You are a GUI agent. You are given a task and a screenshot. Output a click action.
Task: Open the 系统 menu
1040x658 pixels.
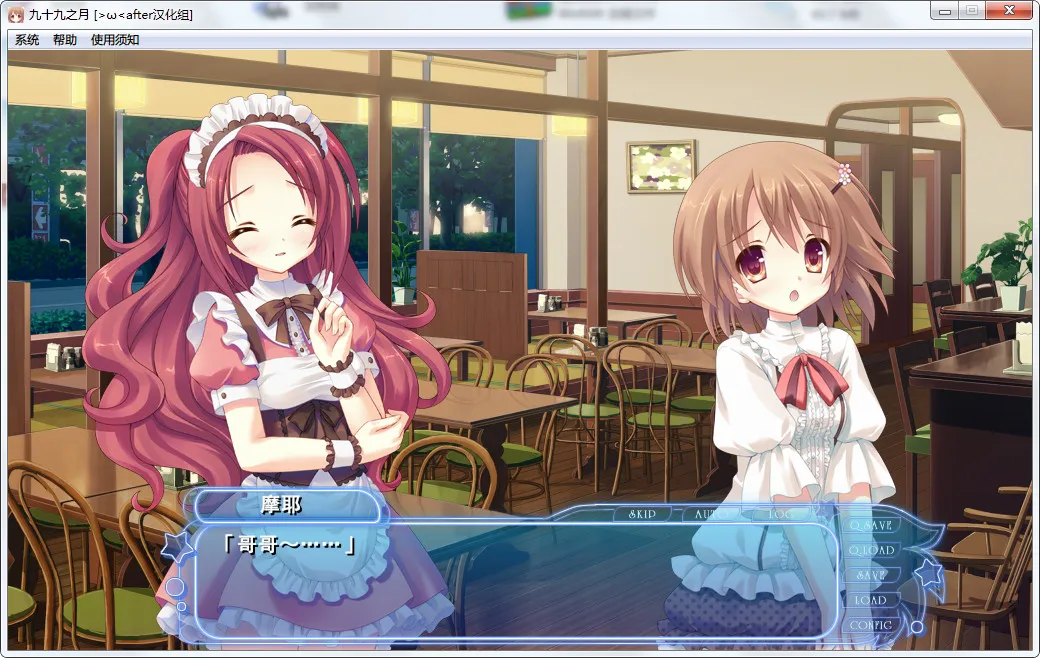27,40
